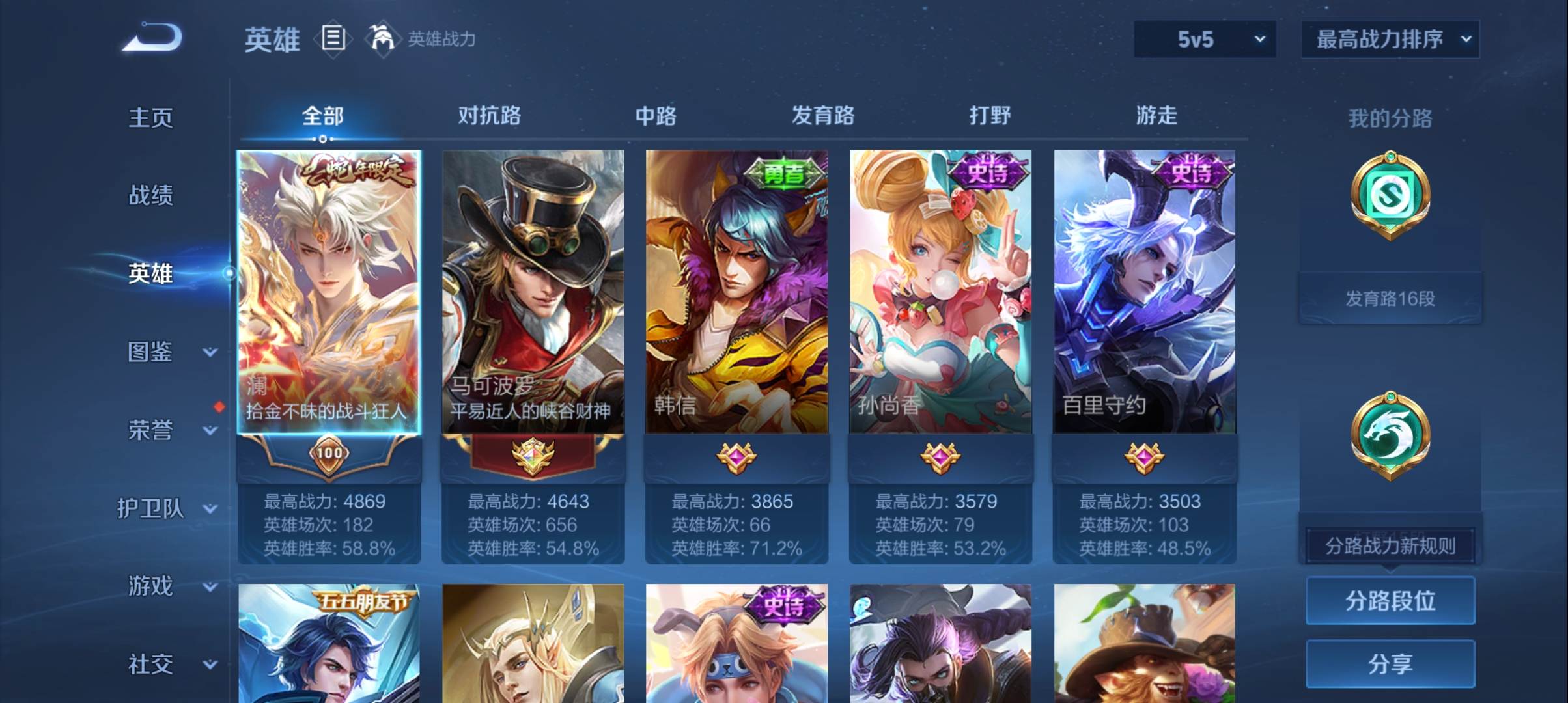Open 主页 in the side menu
Screen dimensions: 1568x703
(150, 118)
